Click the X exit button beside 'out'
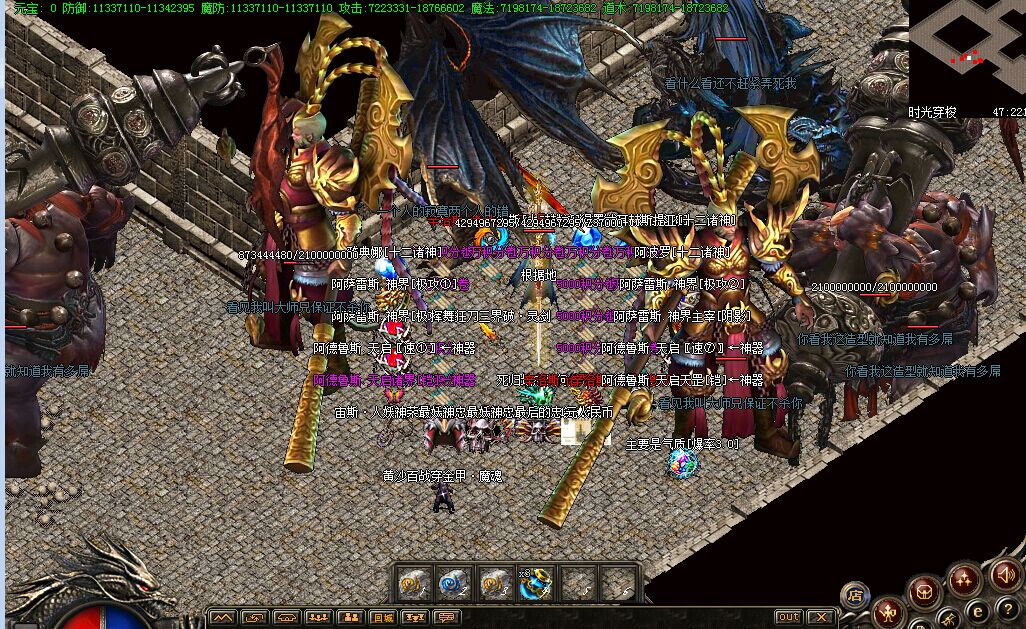This screenshot has width=1026, height=629. coord(821,618)
